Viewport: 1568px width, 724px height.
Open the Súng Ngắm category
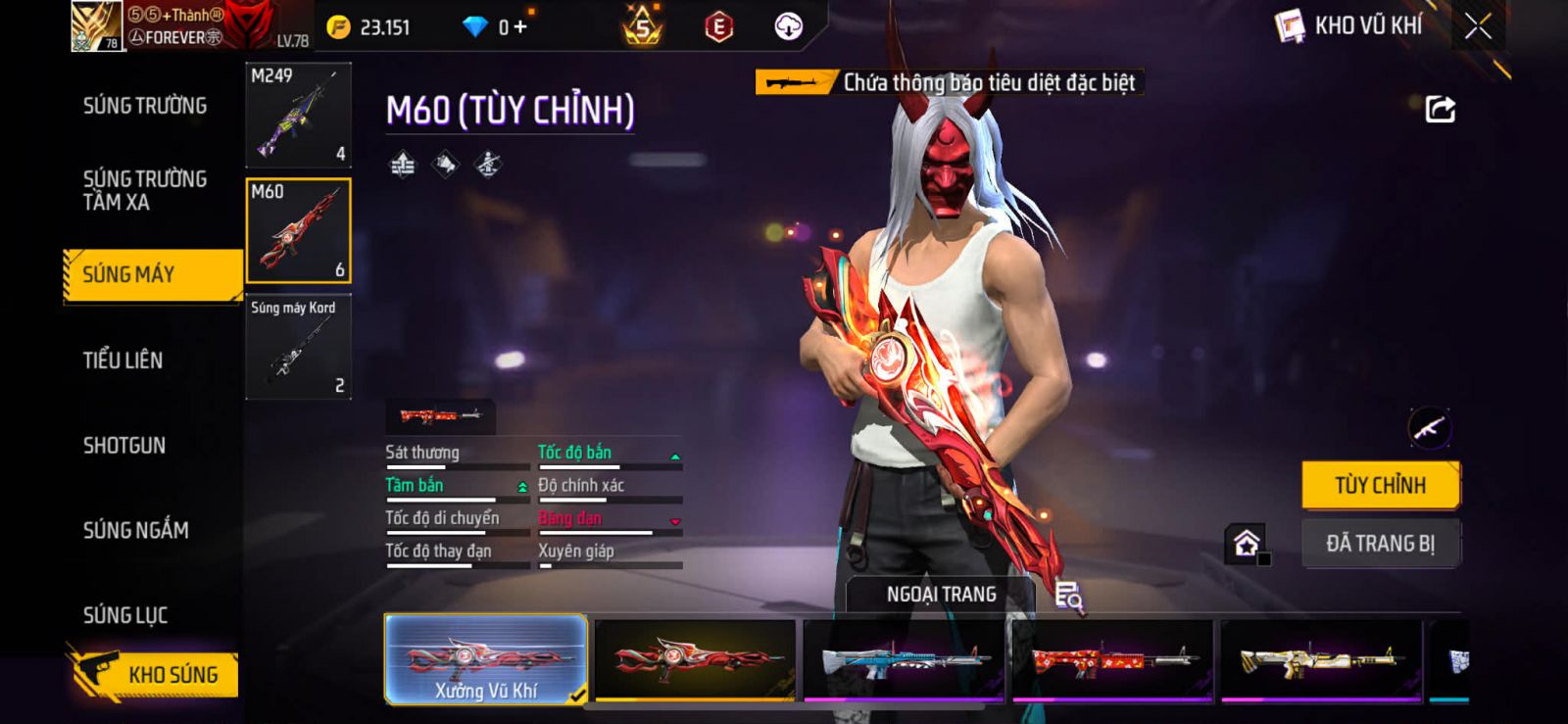tap(136, 531)
